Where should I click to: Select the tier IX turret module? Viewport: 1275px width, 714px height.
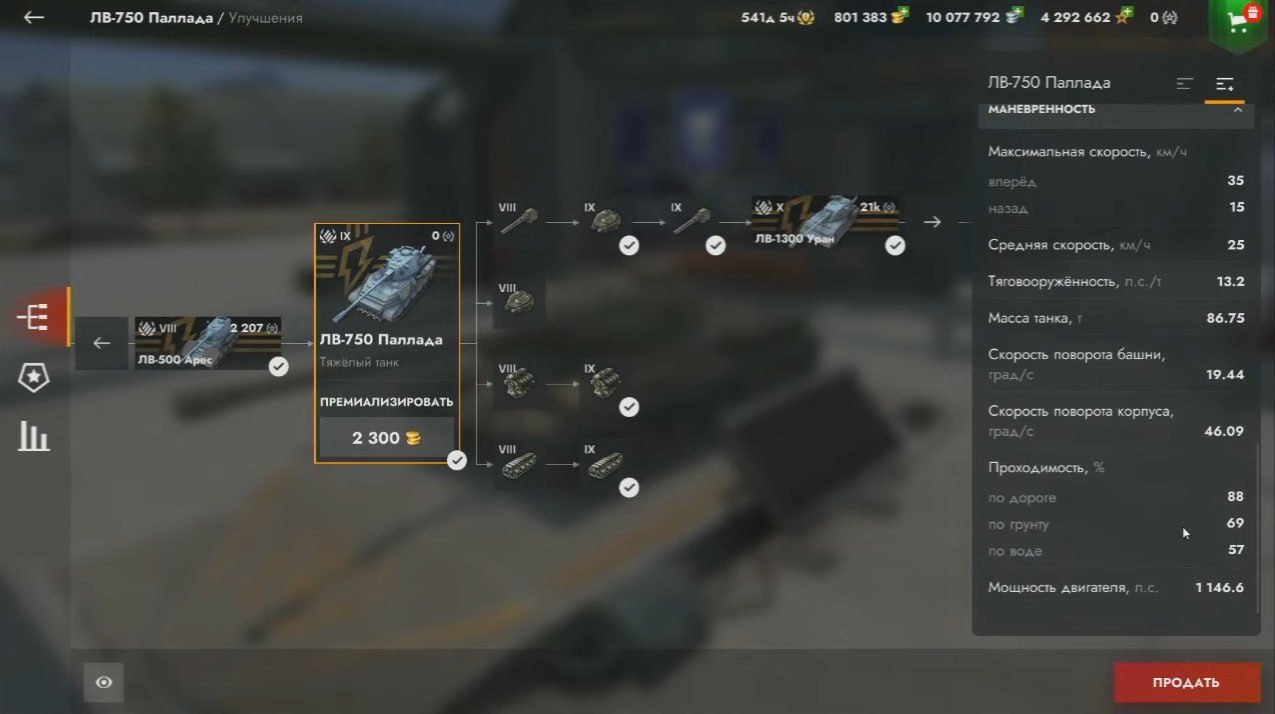(605, 221)
